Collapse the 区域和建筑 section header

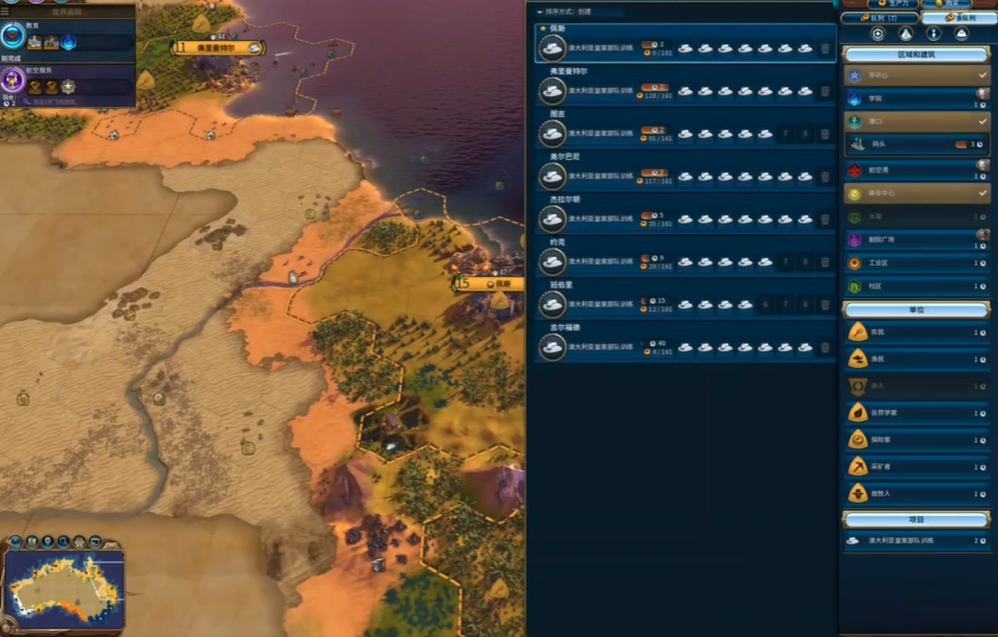[x=916, y=53]
